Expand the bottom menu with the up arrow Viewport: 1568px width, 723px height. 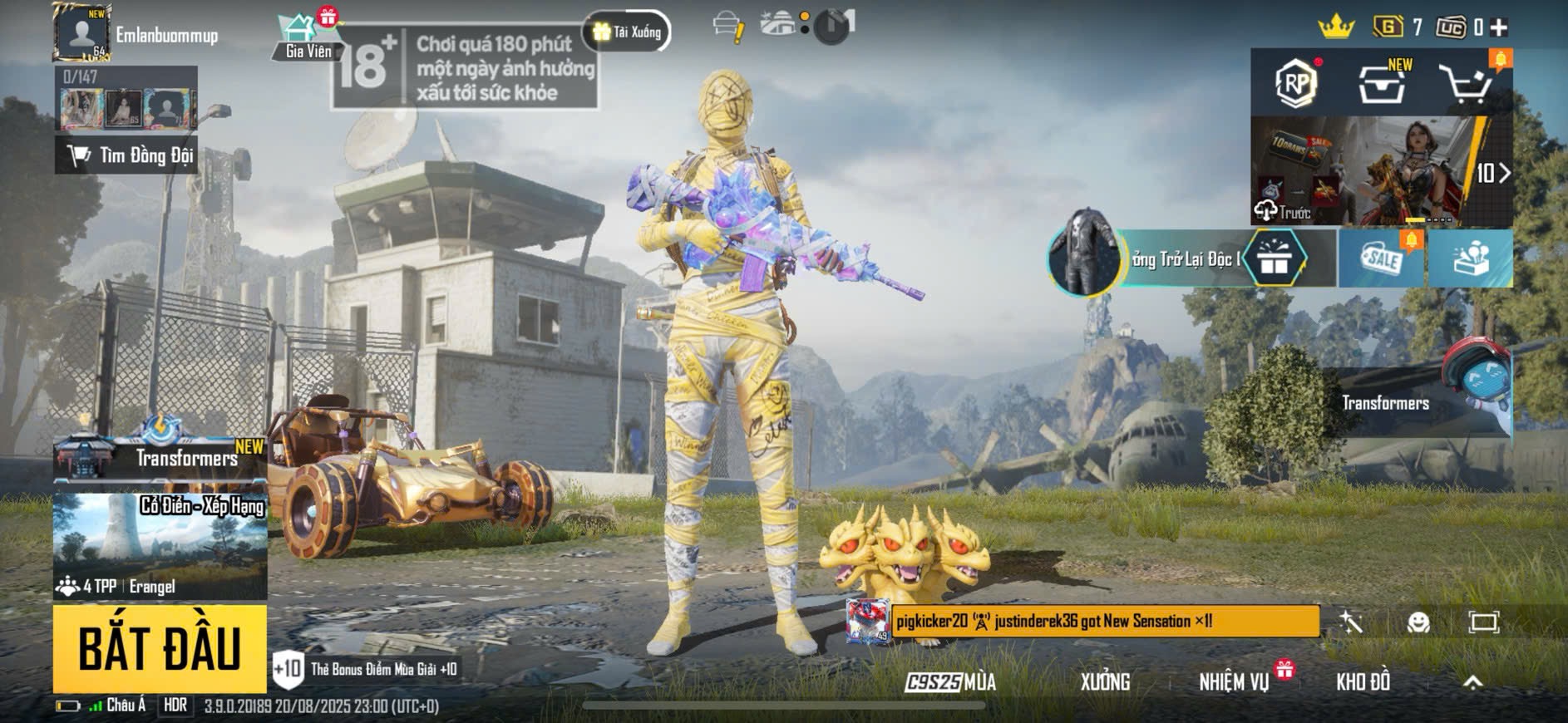[1472, 682]
